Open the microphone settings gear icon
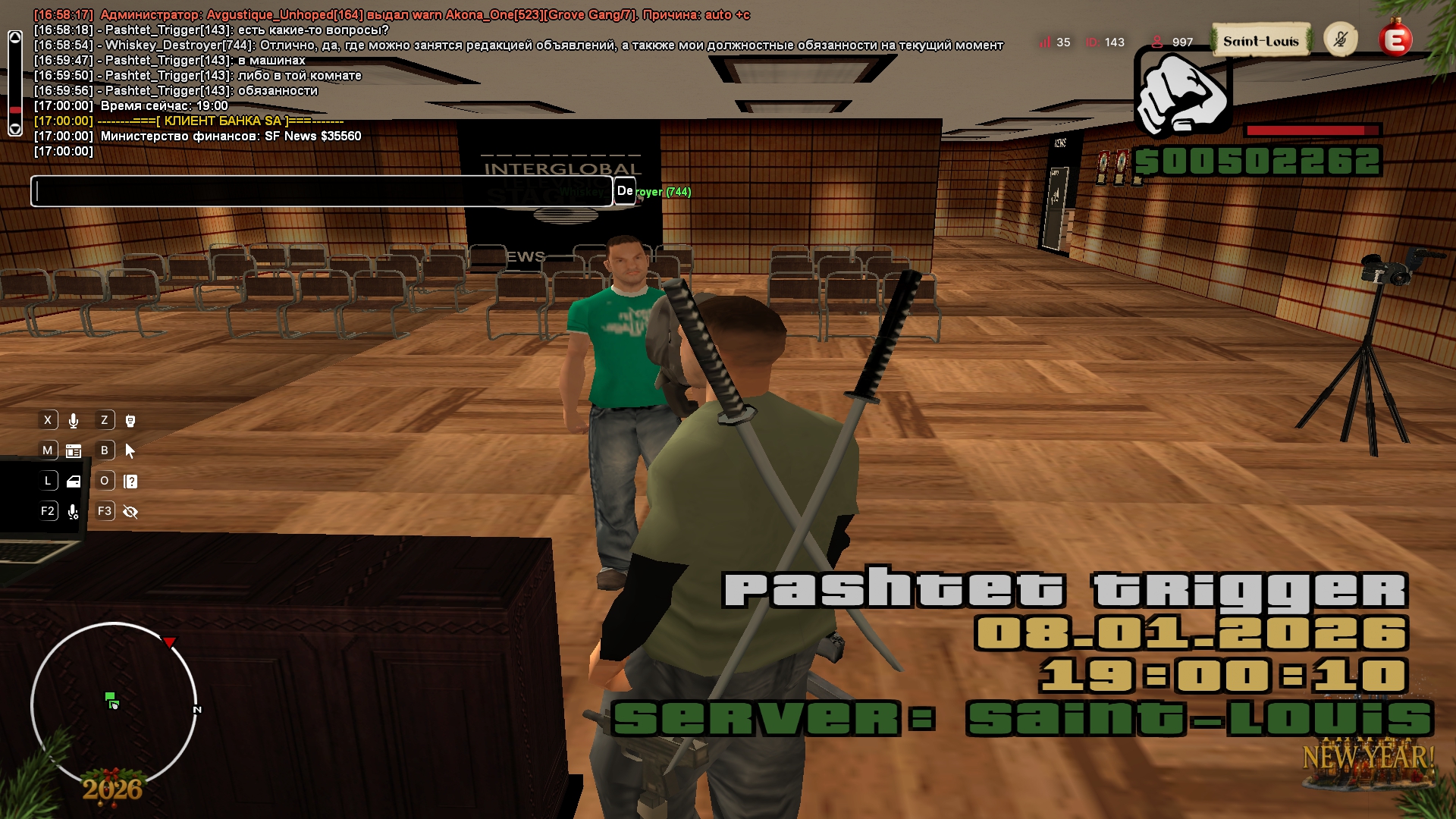1456x819 pixels. [x=74, y=512]
